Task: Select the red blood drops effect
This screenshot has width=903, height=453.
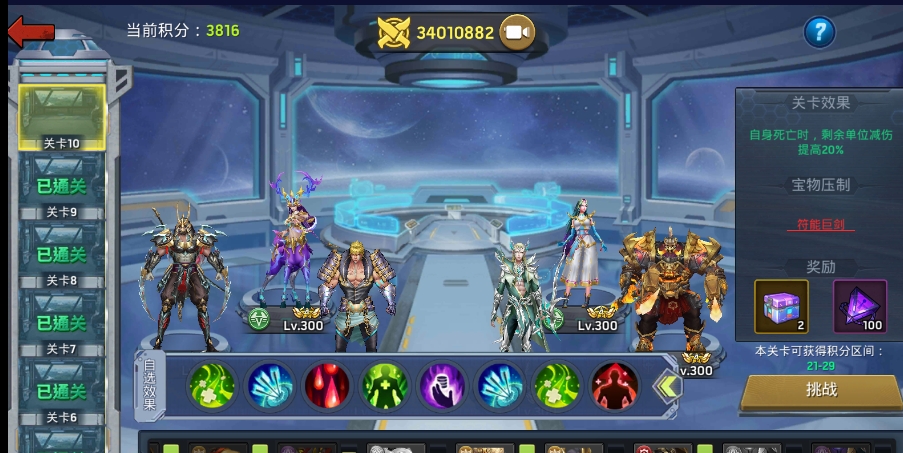Action: [x=327, y=385]
